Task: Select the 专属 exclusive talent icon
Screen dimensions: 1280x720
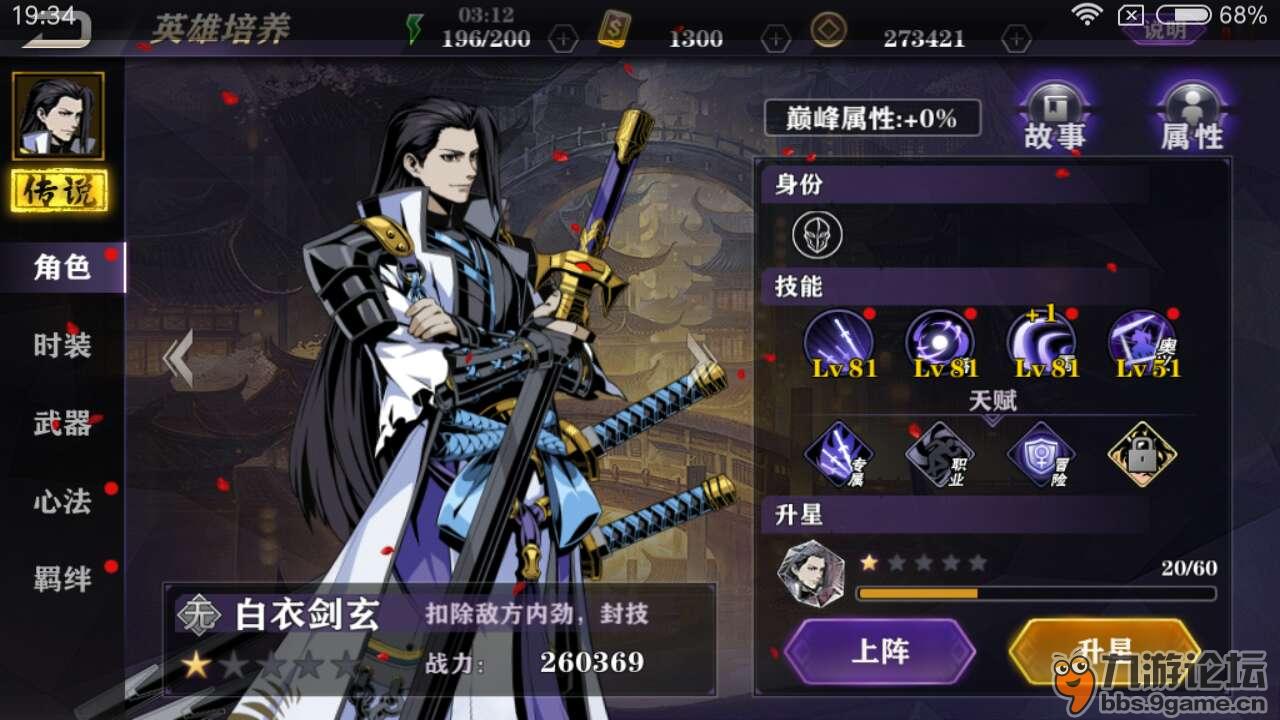Action: click(838, 455)
